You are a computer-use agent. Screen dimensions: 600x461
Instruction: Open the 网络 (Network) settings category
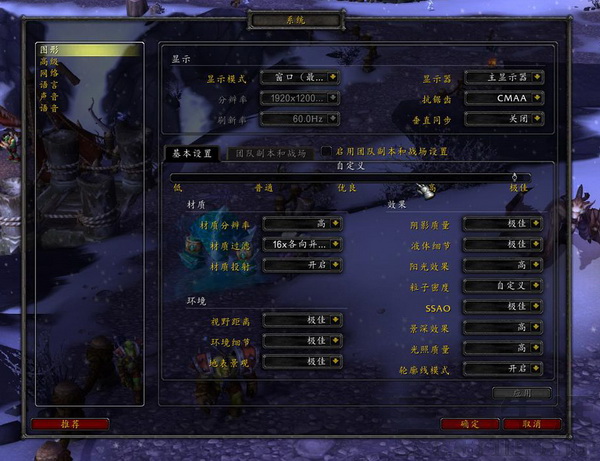50,73
